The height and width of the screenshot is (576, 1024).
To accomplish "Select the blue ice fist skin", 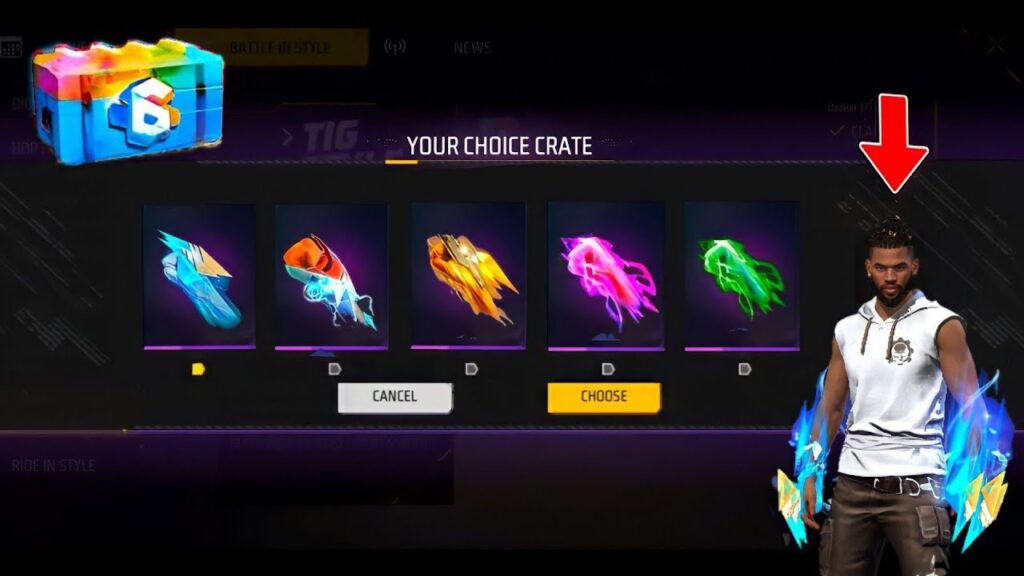I will tap(198, 275).
